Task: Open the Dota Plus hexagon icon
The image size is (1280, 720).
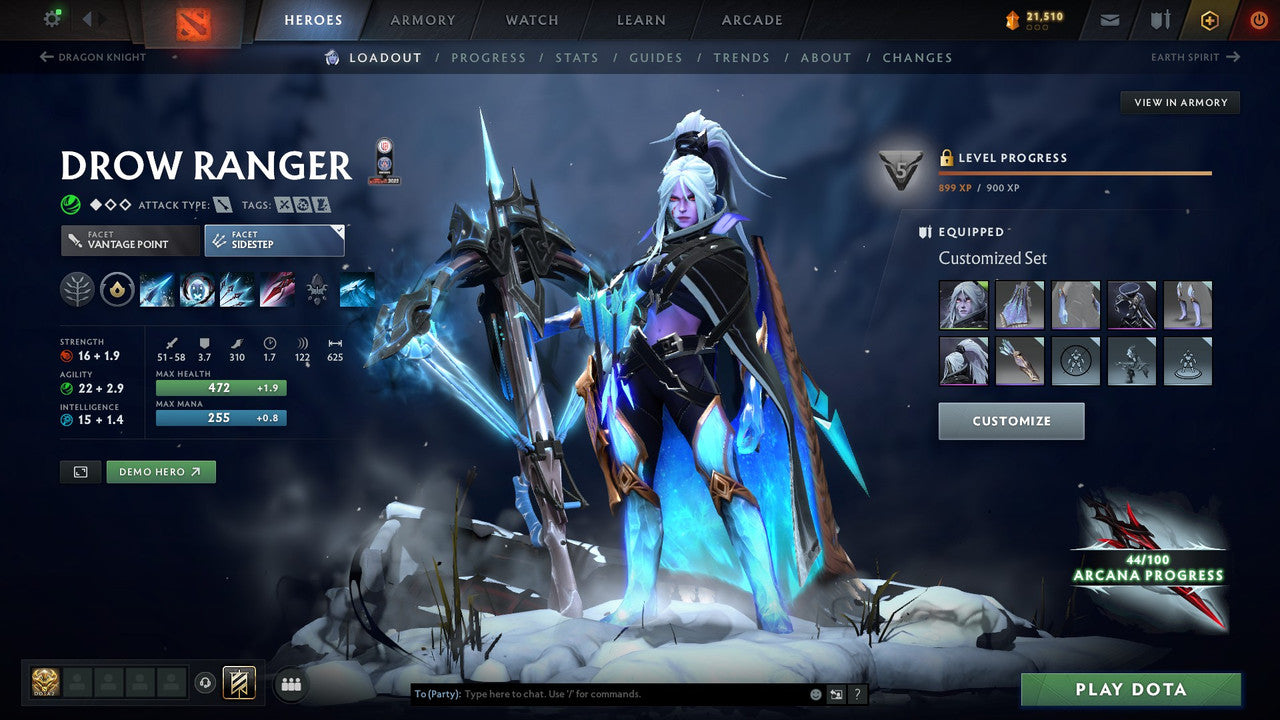Action: [1209, 19]
